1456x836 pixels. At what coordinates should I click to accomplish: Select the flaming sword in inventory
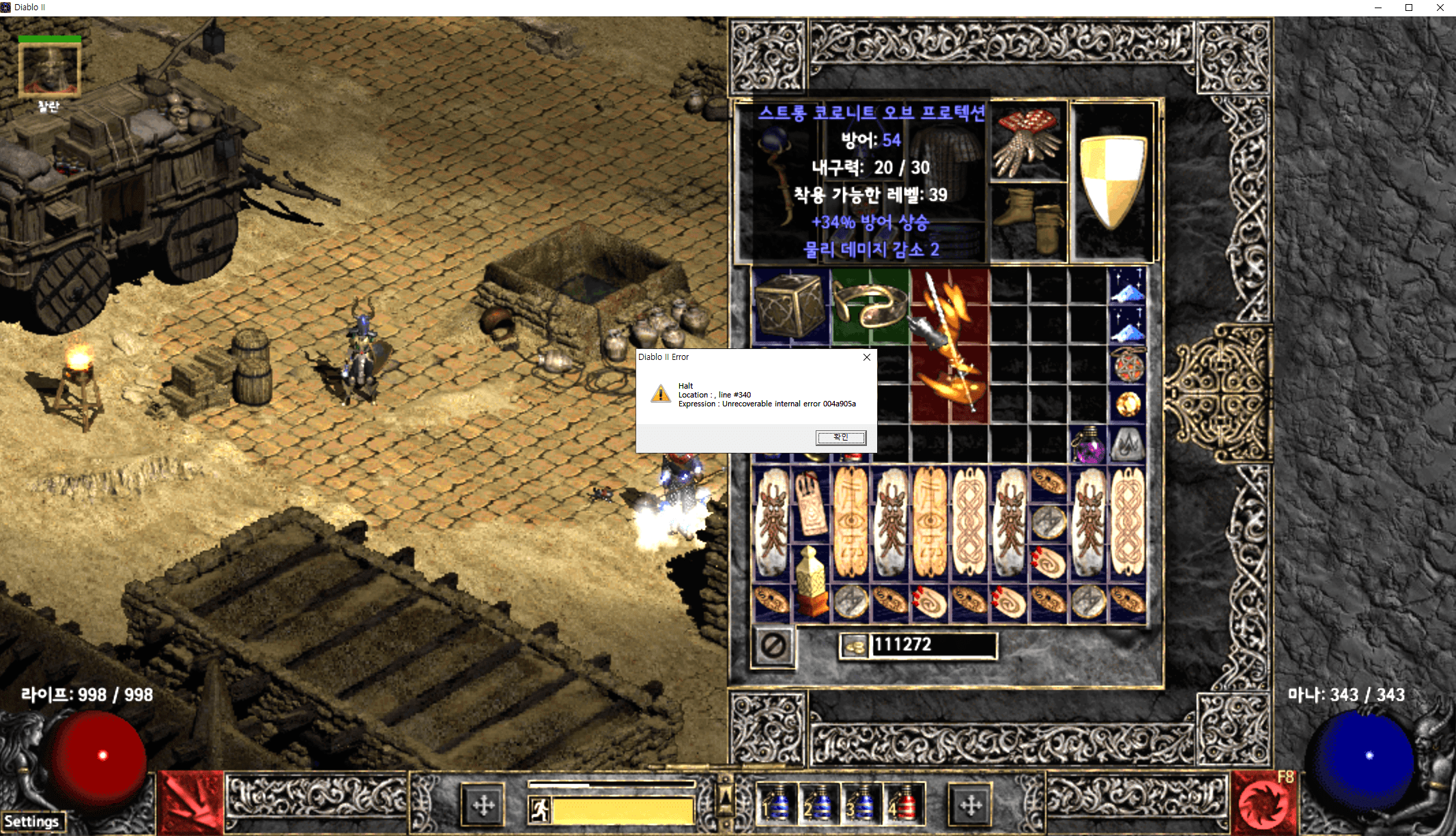(x=949, y=345)
